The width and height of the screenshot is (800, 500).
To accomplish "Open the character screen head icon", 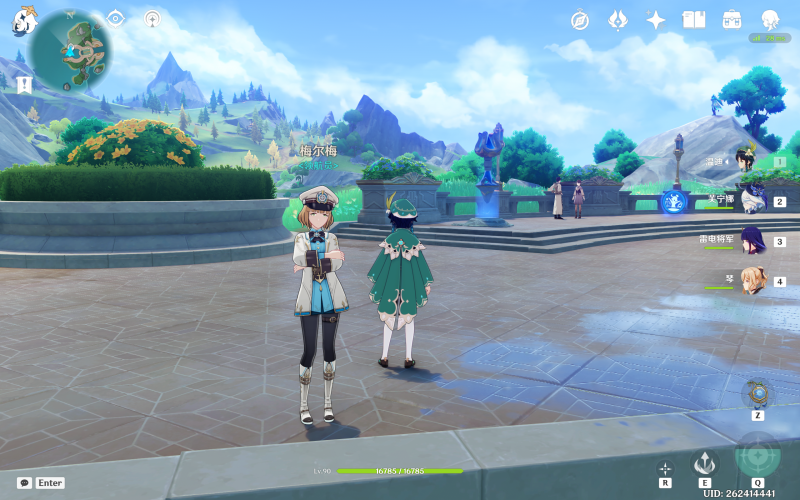I will 770,20.
